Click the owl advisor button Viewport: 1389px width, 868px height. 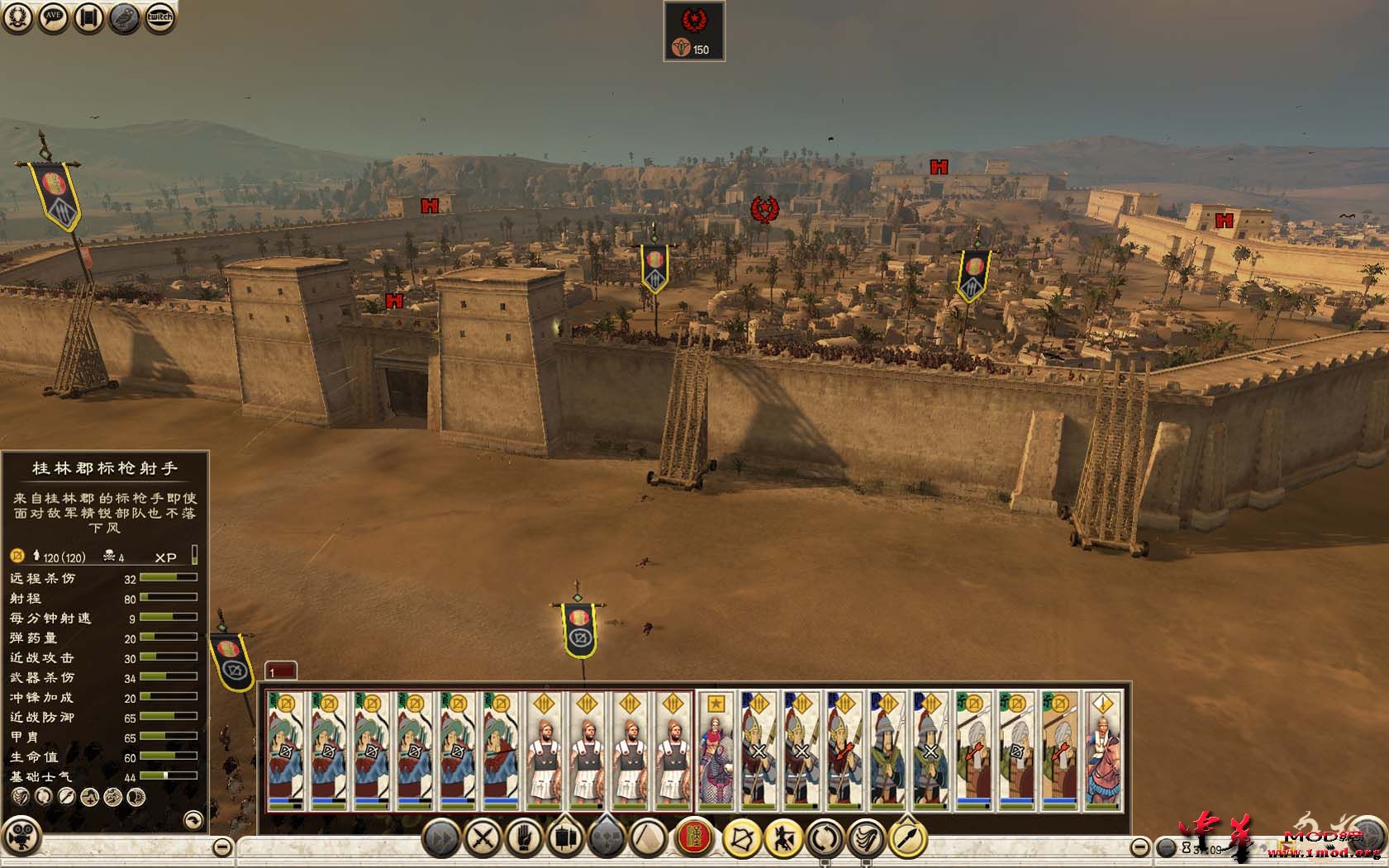point(125,17)
